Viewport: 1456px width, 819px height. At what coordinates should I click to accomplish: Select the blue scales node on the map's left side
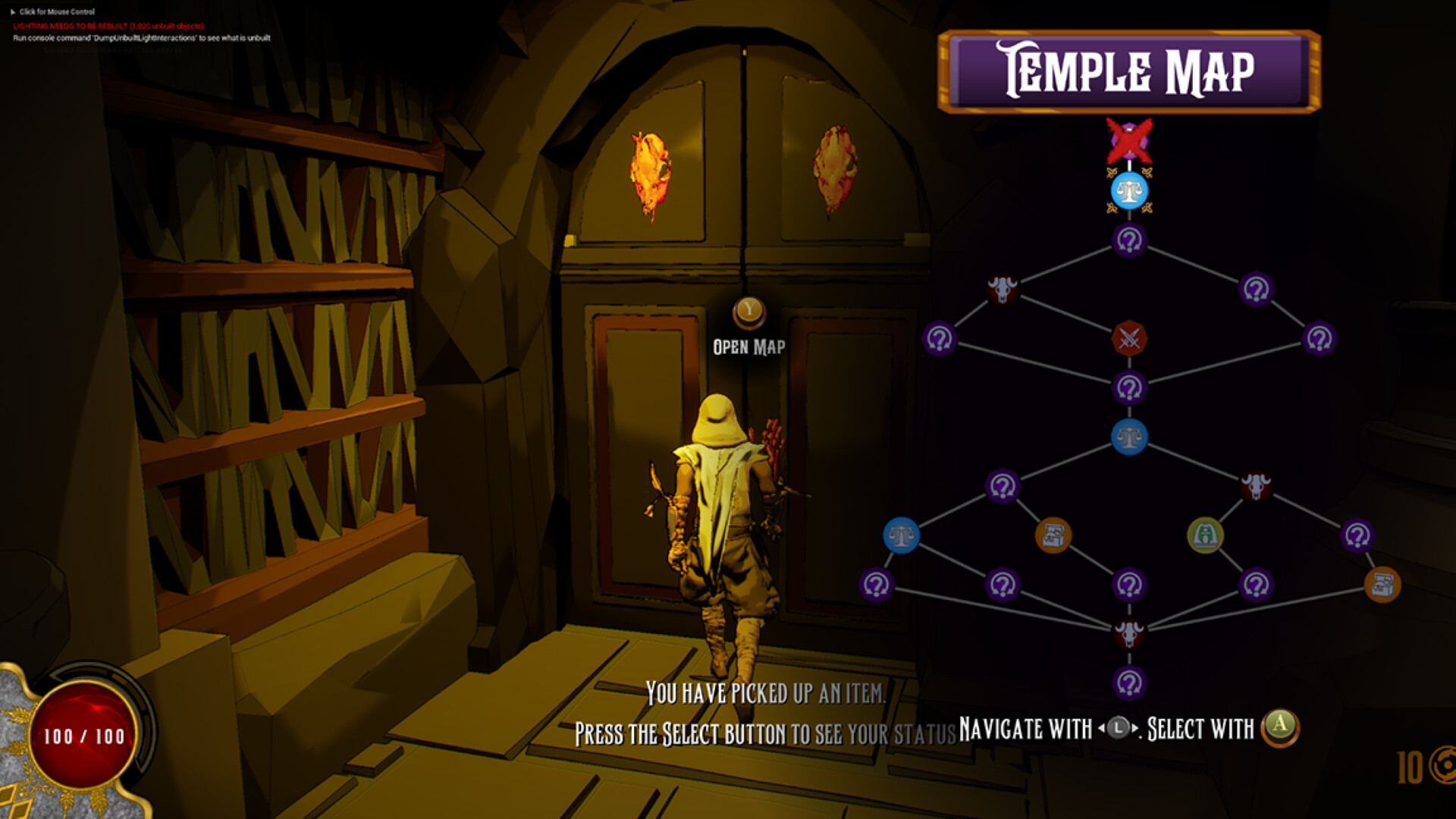point(901,533)
